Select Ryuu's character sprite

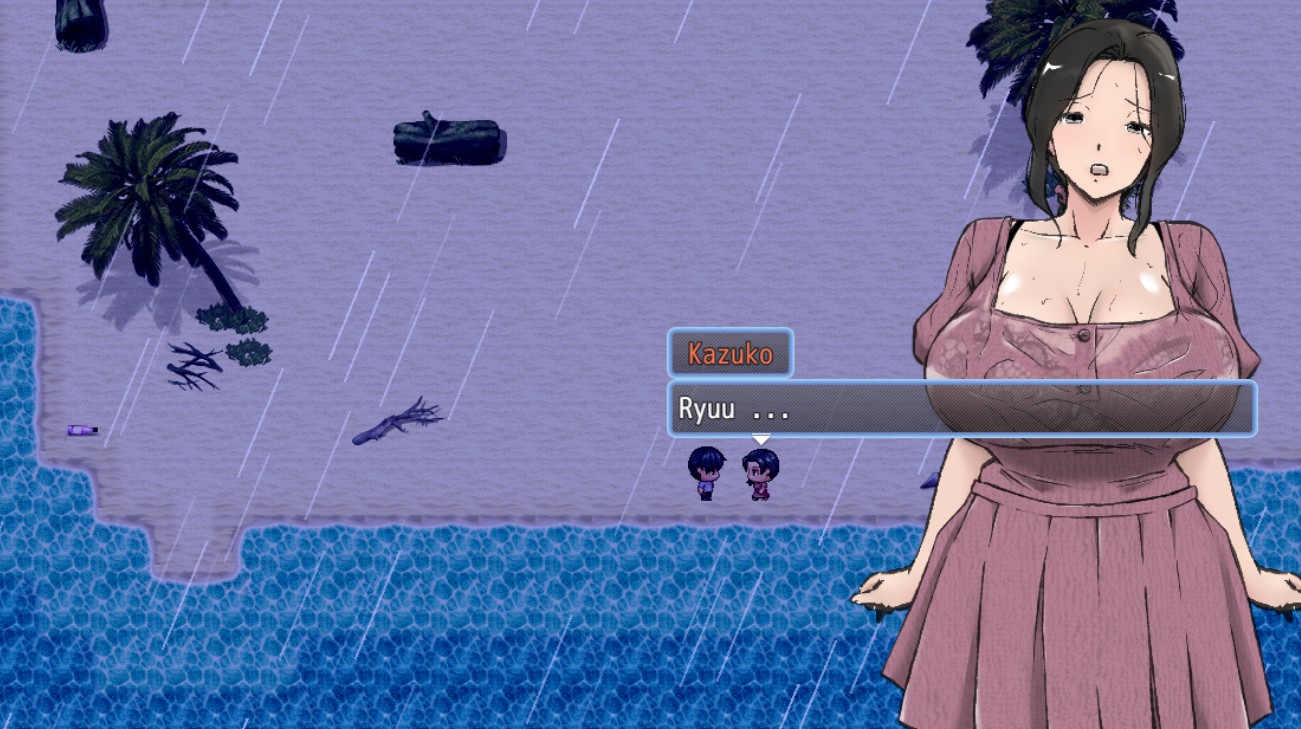point(703,472)
